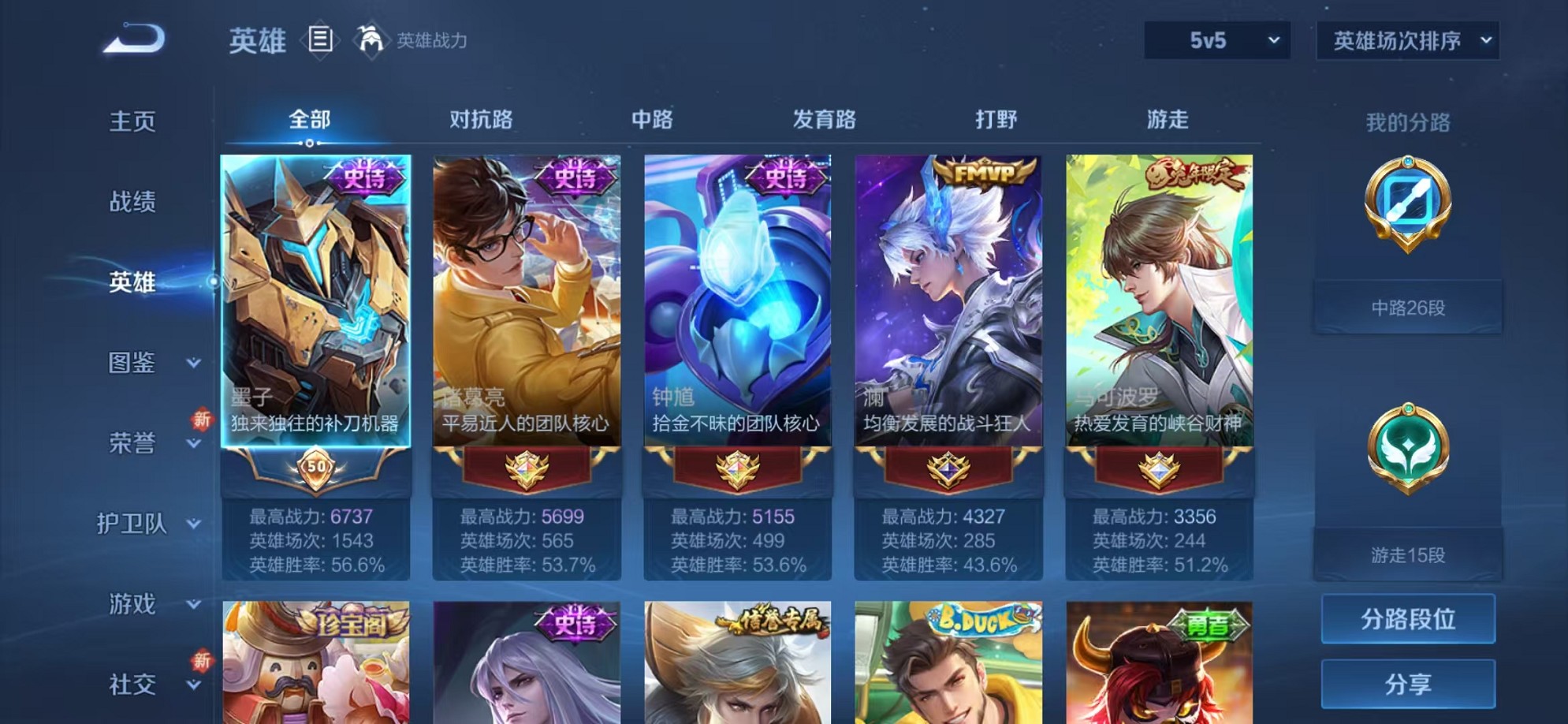Image resolution: width=1568 pixels, height=724 pixels.
Task: Enable the 发育路 lane filter
Action: pos(825,120)
